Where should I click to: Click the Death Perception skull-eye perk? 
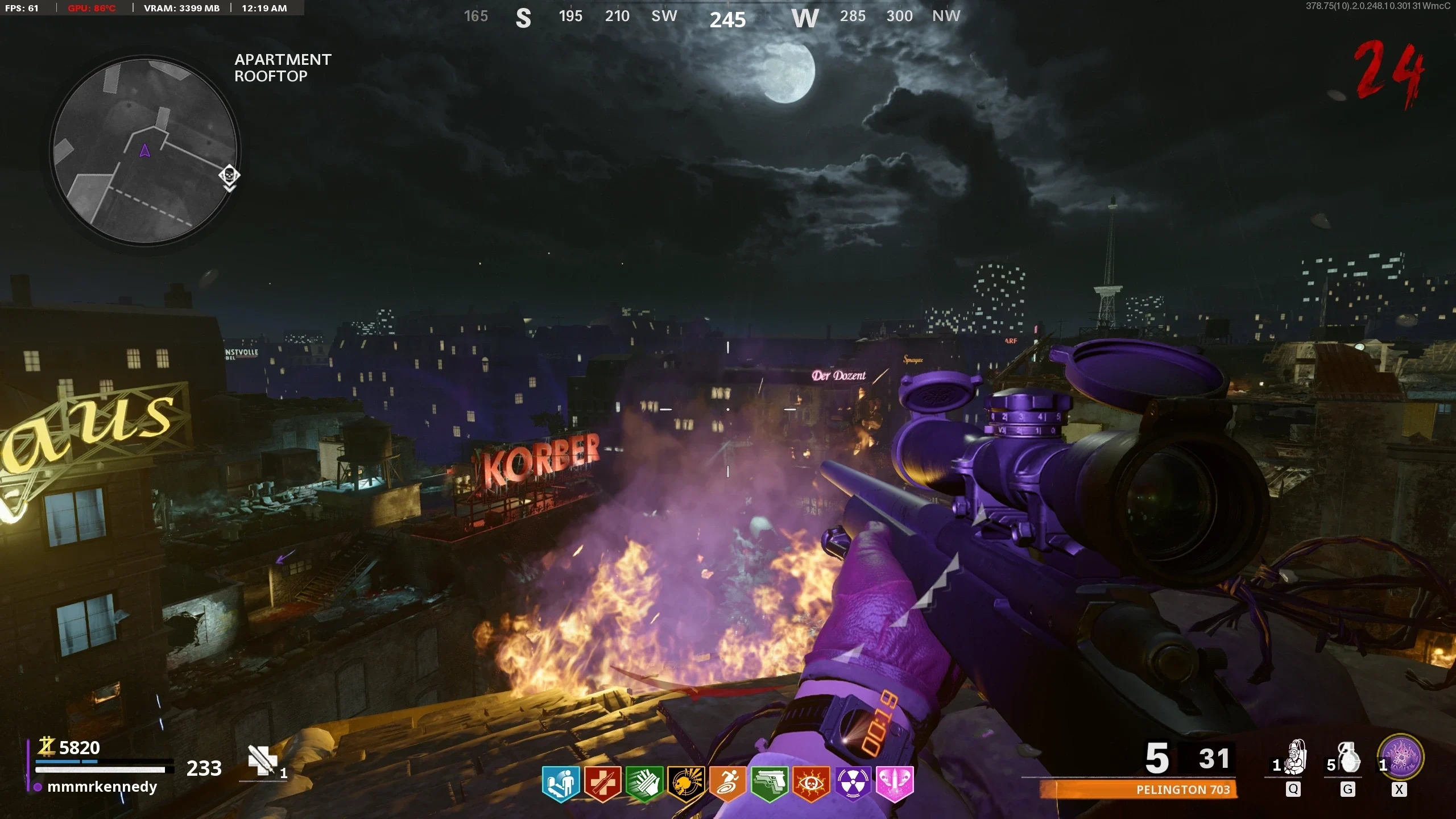pyautogui.click(x=811, y=784)
